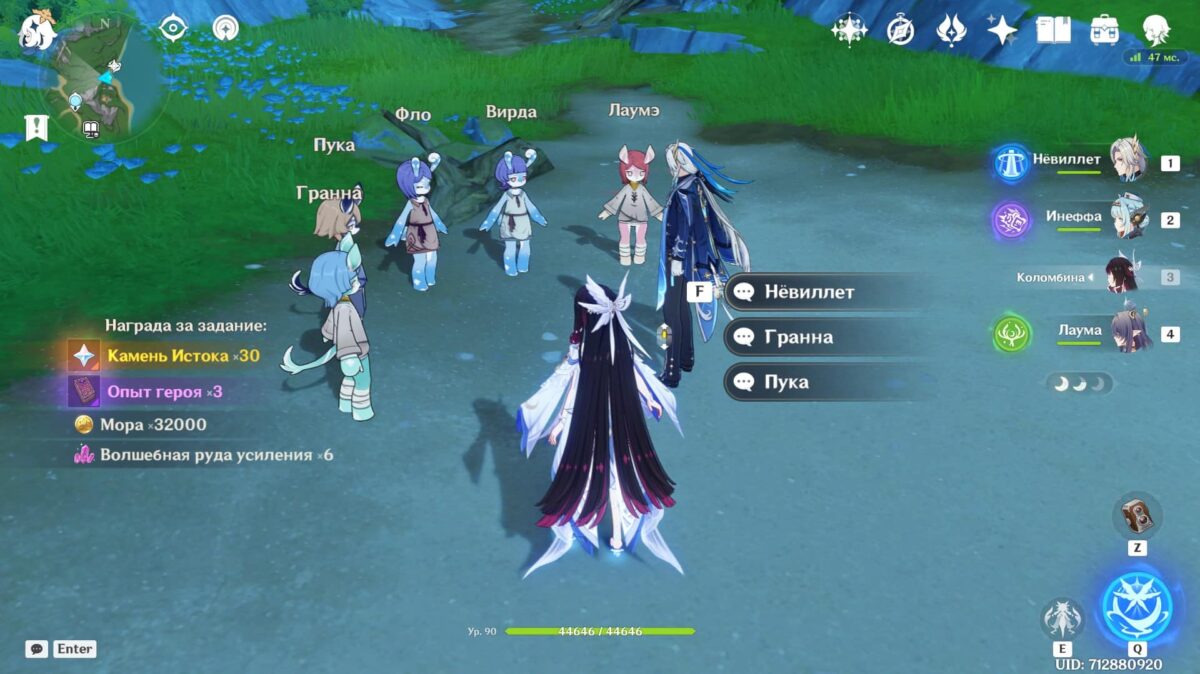Viewport: 1200px width, 674px height.
Task: Open the winged battle pass icon
Action: coord(951,31)
